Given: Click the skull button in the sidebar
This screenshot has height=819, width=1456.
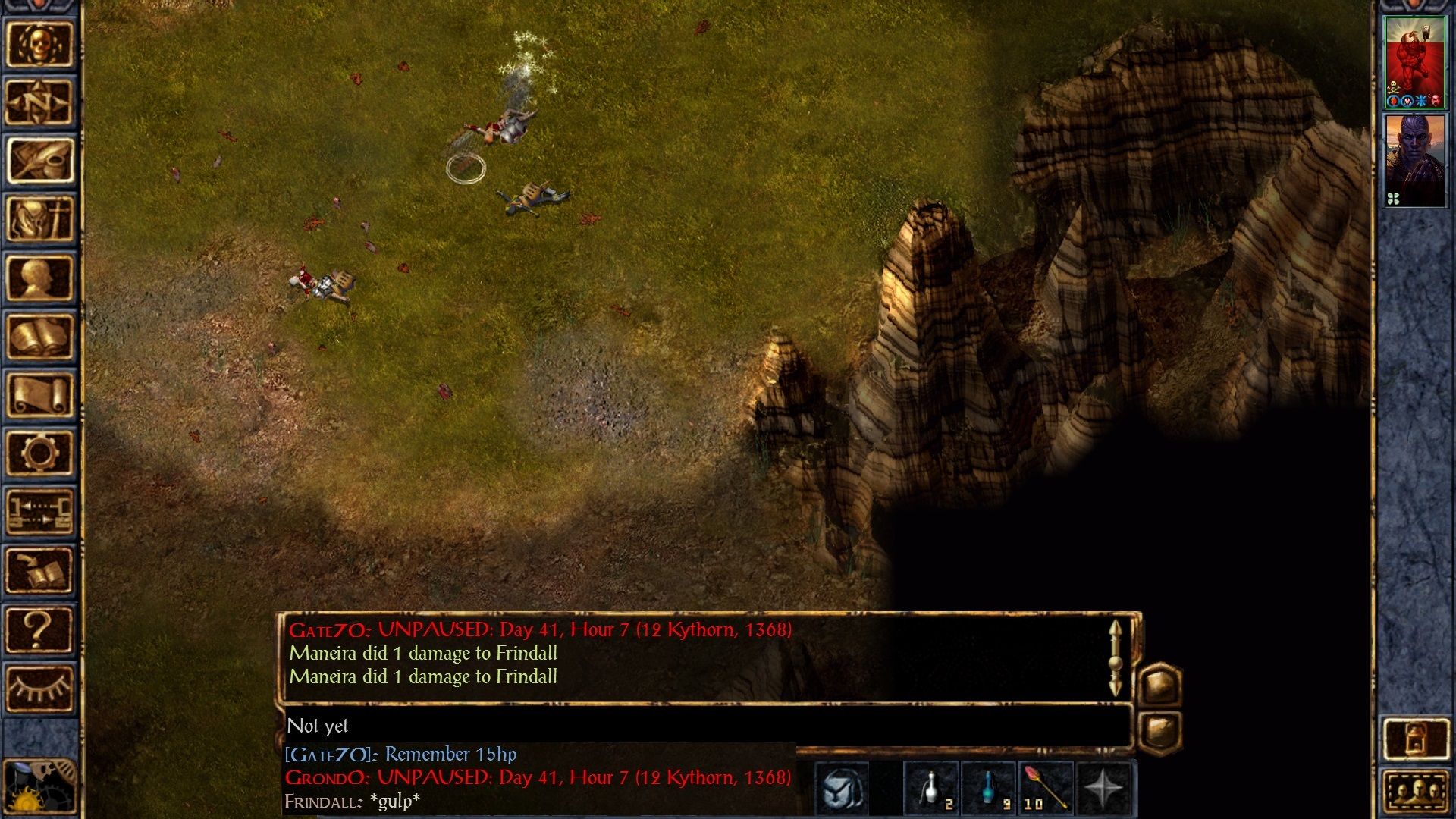Looking at the screenshot, I should point(39,44).
